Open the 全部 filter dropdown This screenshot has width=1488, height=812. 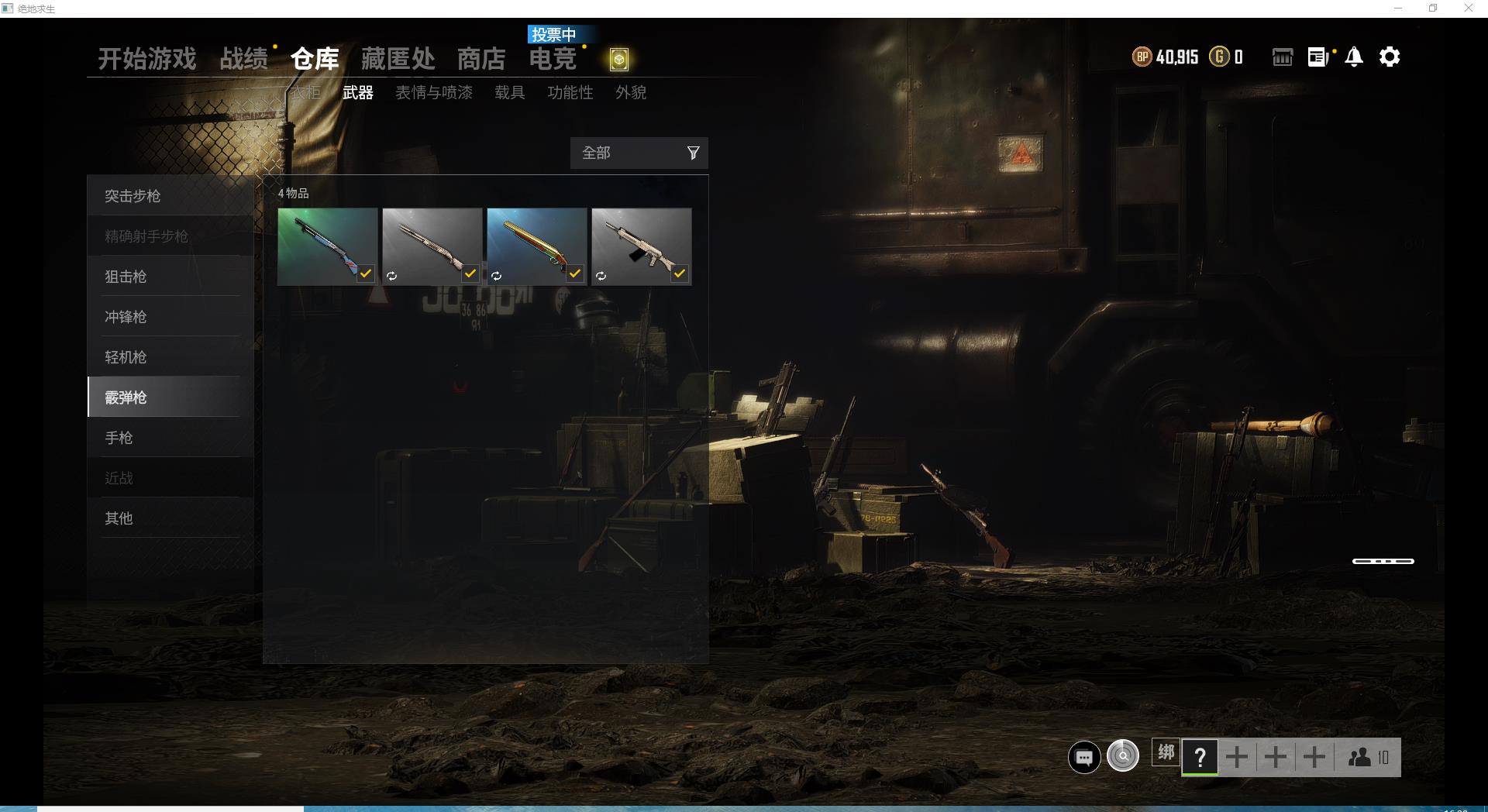(x=612, y=153)
